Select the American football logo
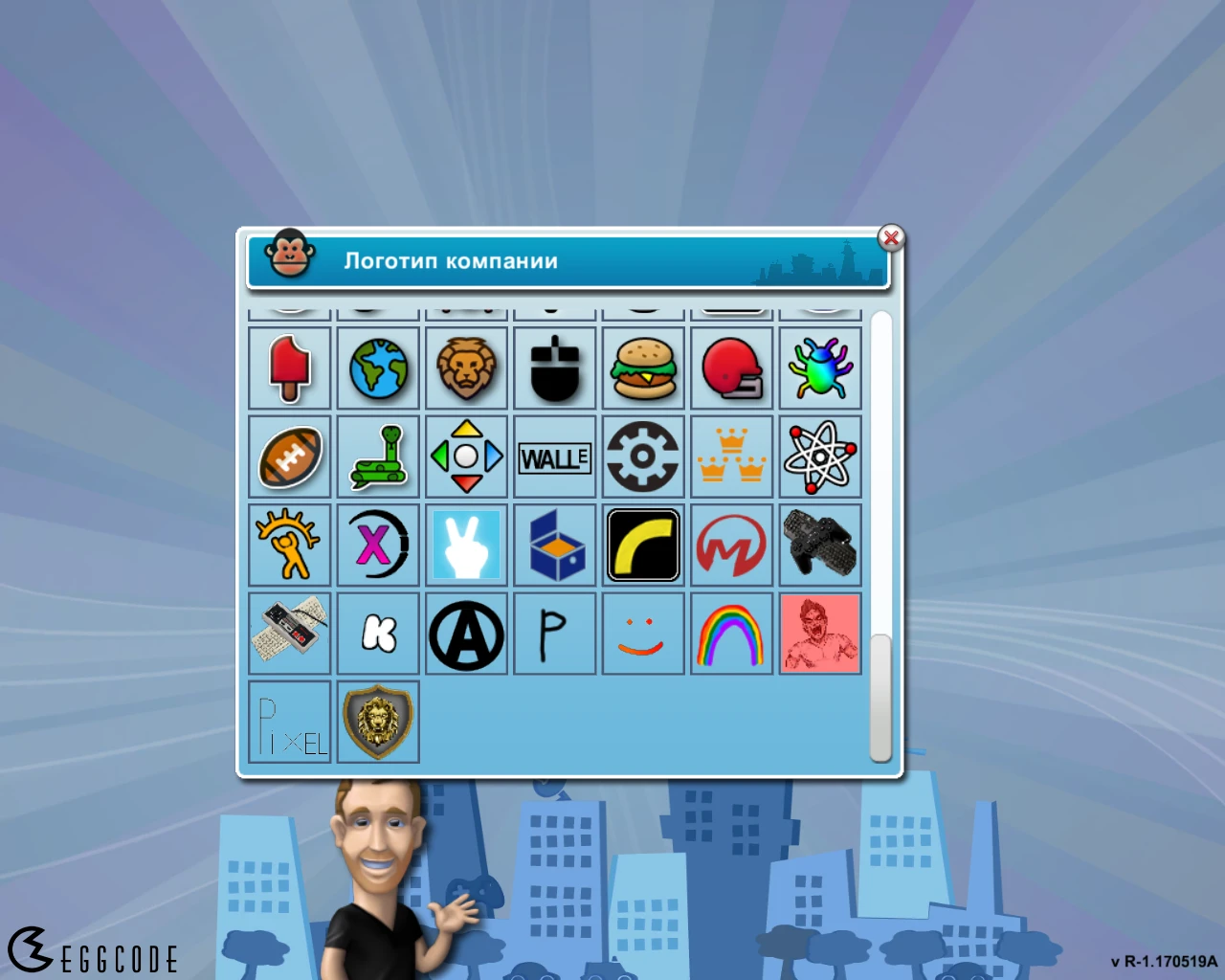 click(x=289, y=457)
